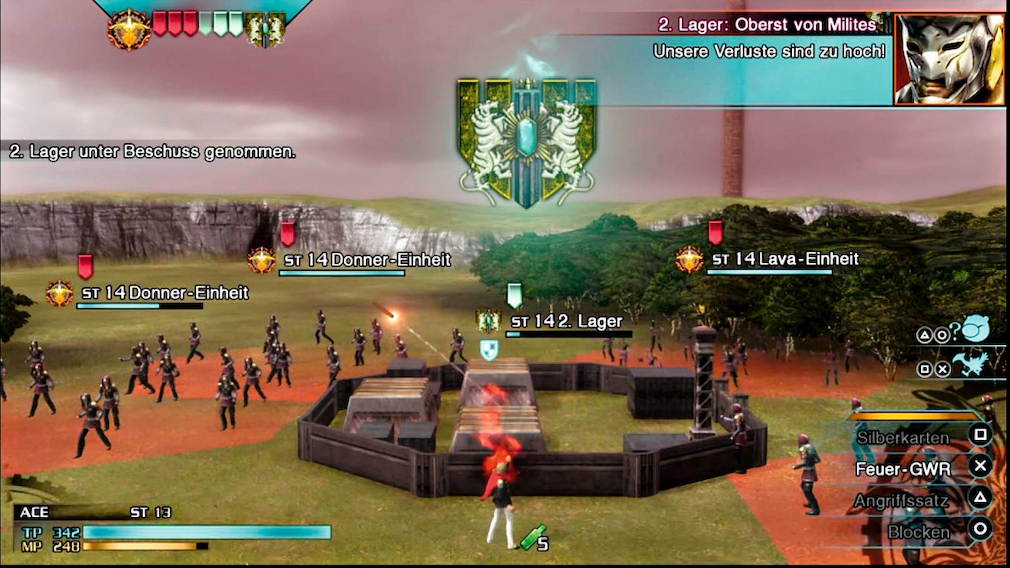Click the orange enemy emblem on top bar

click(129, 29)
